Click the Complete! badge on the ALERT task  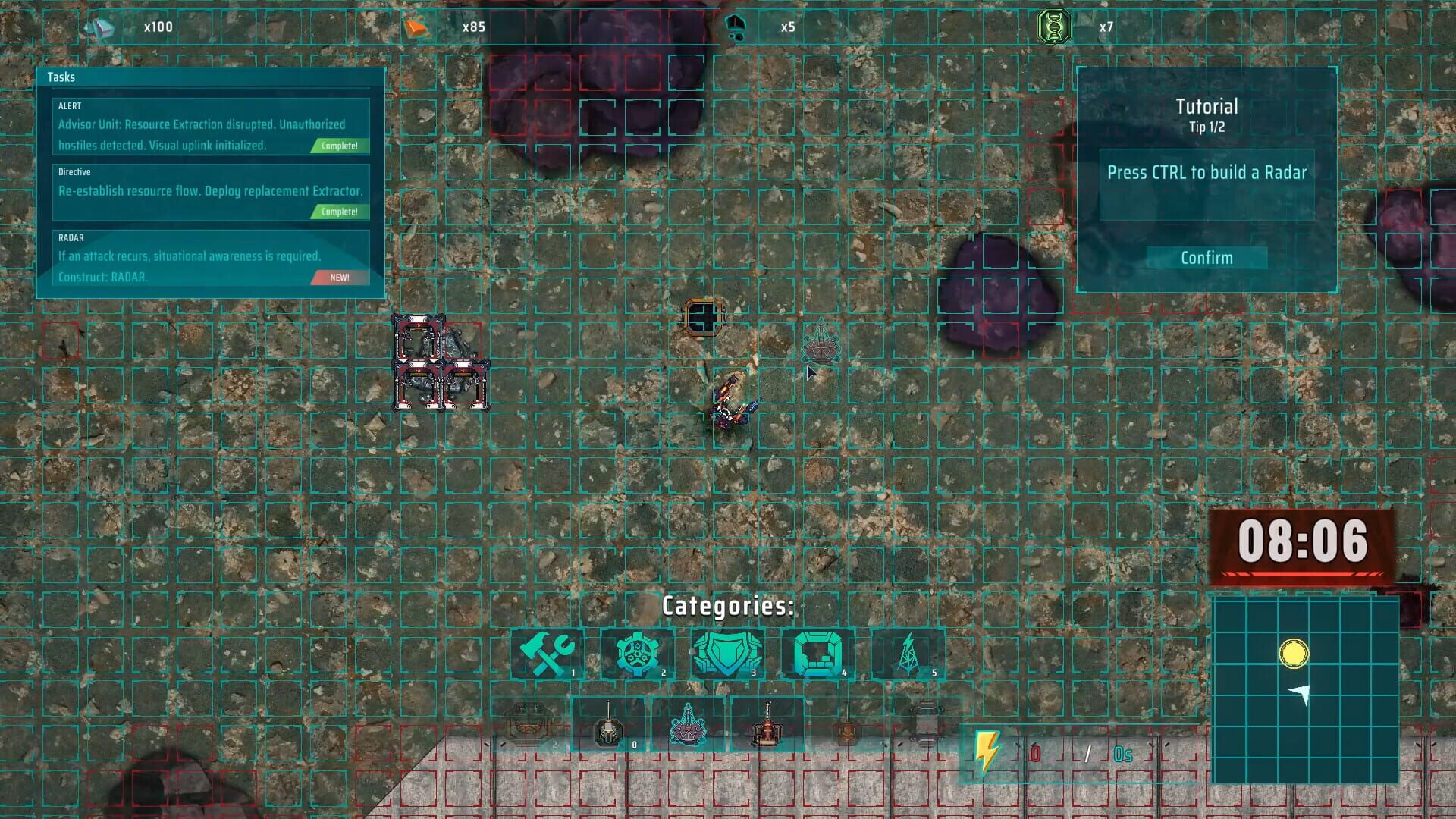pyautogui.click(x=339, y=146)
